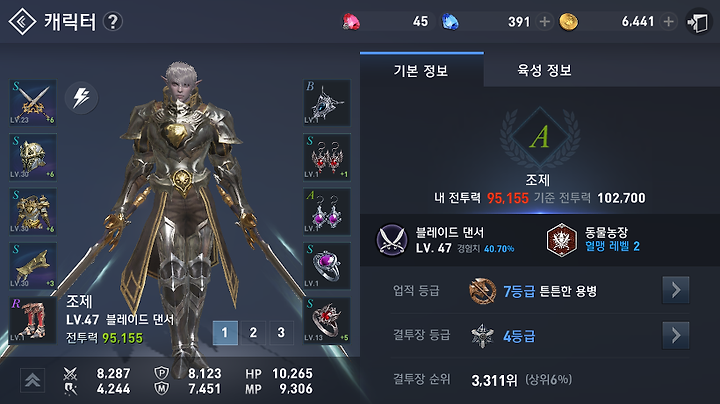
Task: Tap the lightning bolt round button
Action: pyautogui.click(x=80, y=98)
